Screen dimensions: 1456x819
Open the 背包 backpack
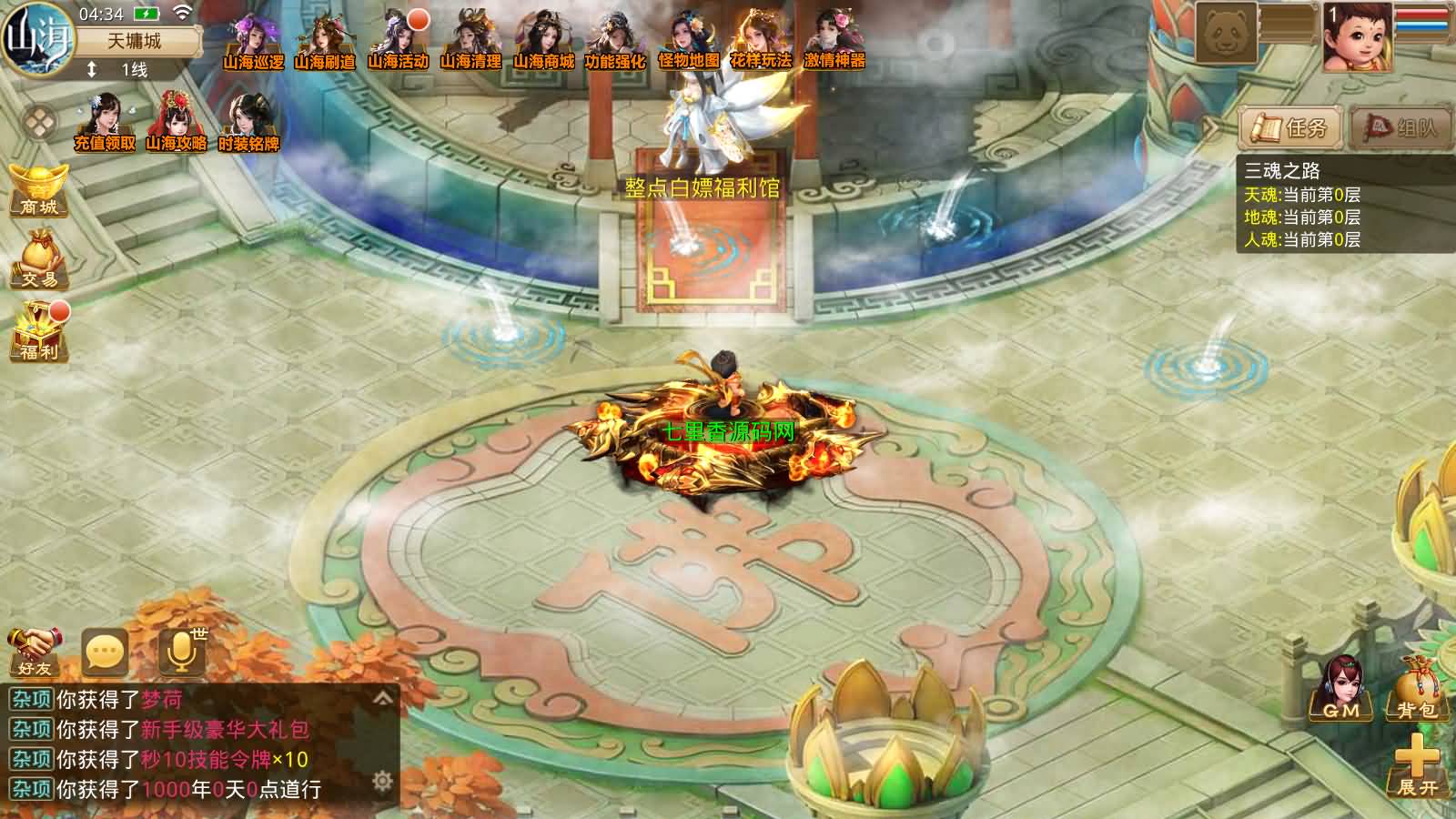(1416, 690)
